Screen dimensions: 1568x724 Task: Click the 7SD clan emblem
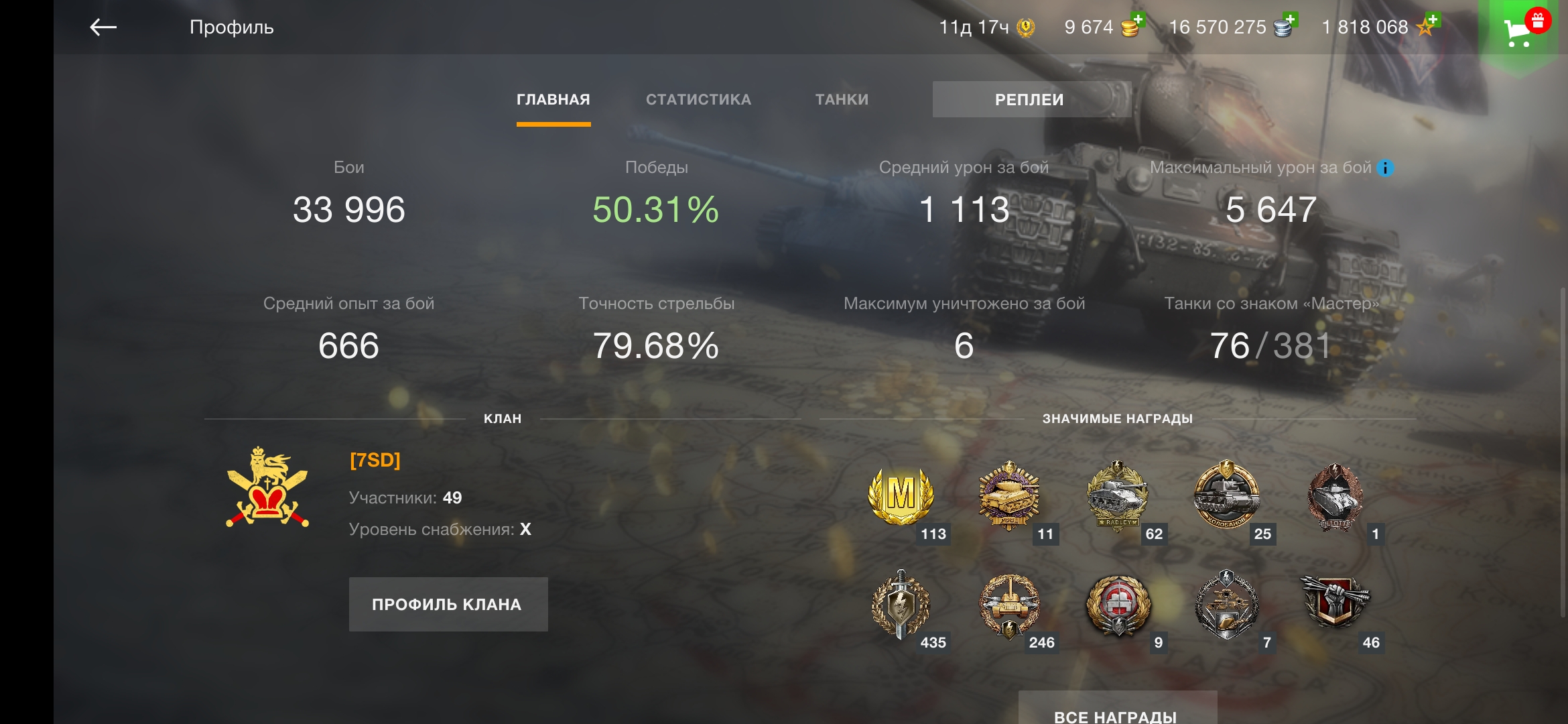(x=267, y=487)
